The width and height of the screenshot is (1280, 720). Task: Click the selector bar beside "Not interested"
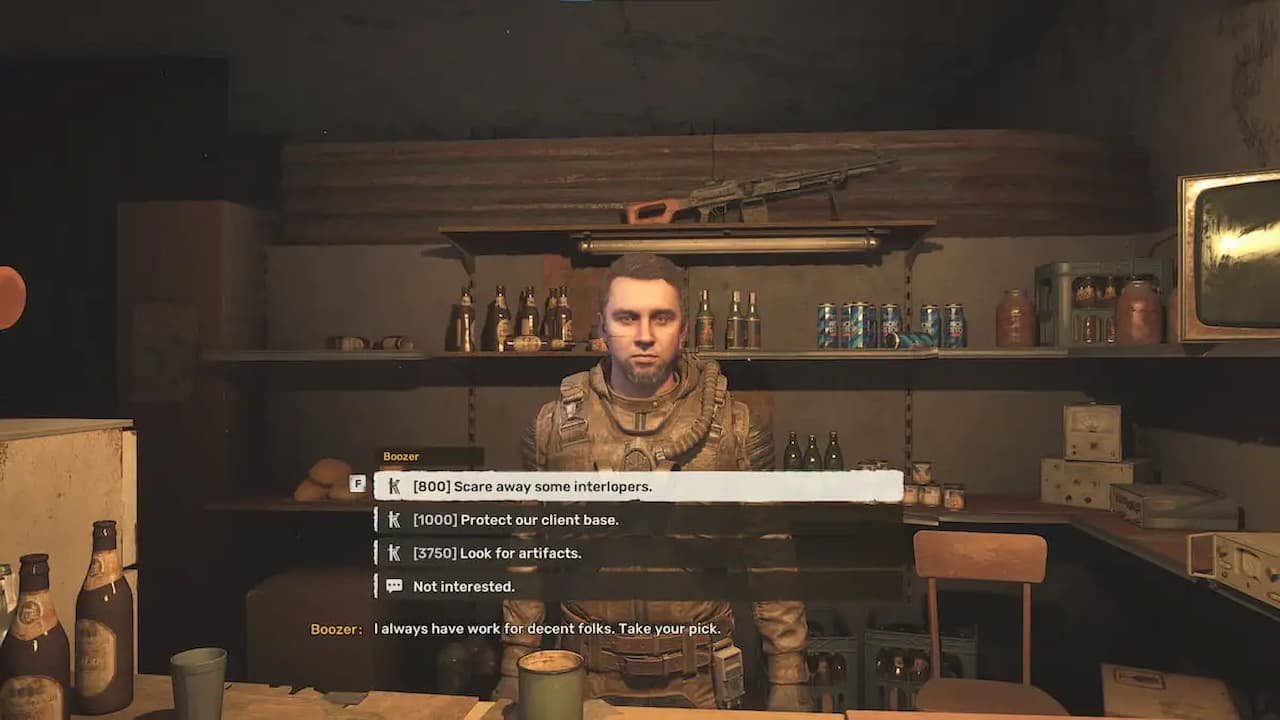pos(376,587)
